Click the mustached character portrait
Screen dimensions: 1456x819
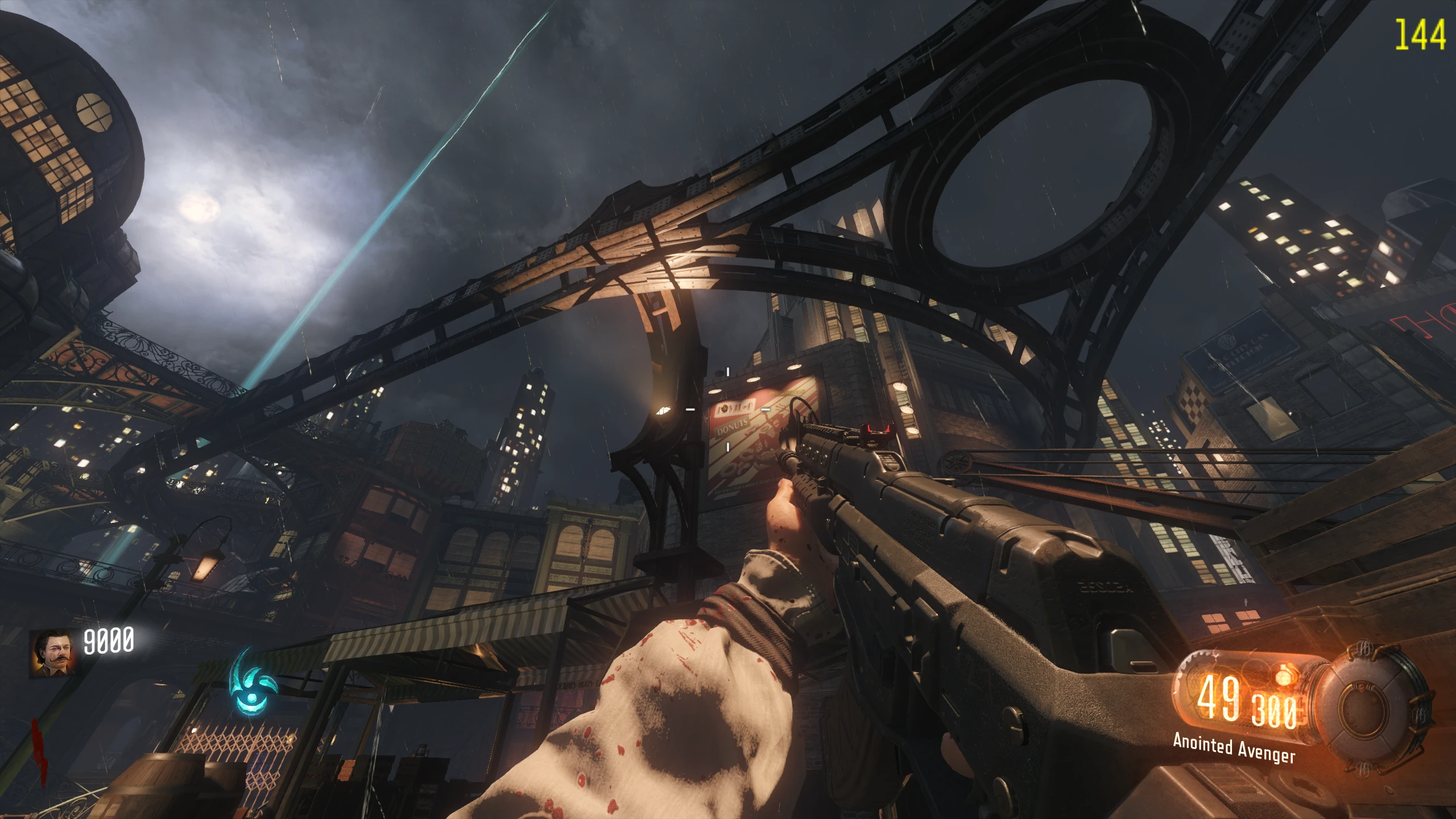(x=52, y=653)
